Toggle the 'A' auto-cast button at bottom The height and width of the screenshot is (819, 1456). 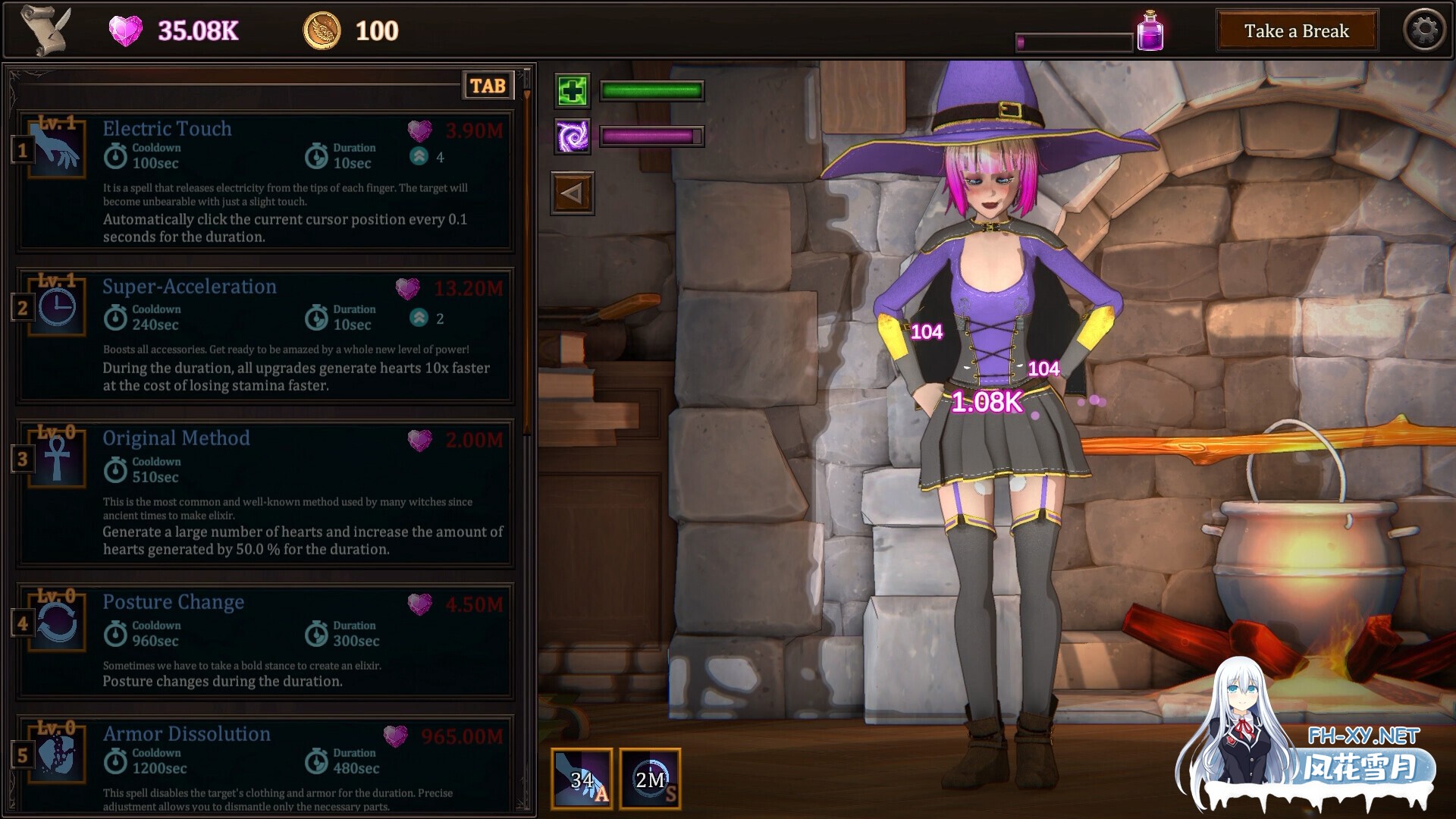pyautogui.click(x=581, y=779)
